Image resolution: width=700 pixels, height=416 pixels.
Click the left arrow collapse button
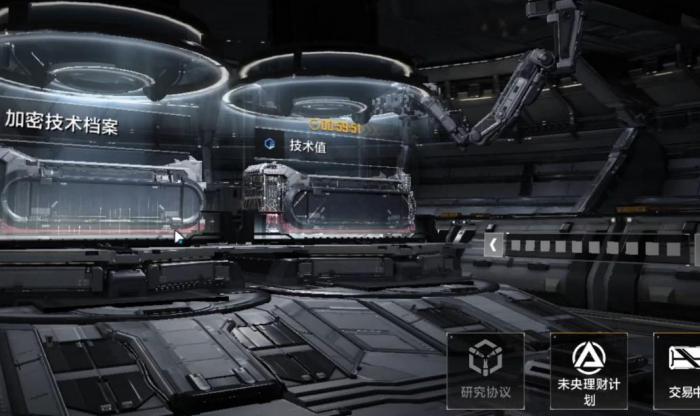493,244
